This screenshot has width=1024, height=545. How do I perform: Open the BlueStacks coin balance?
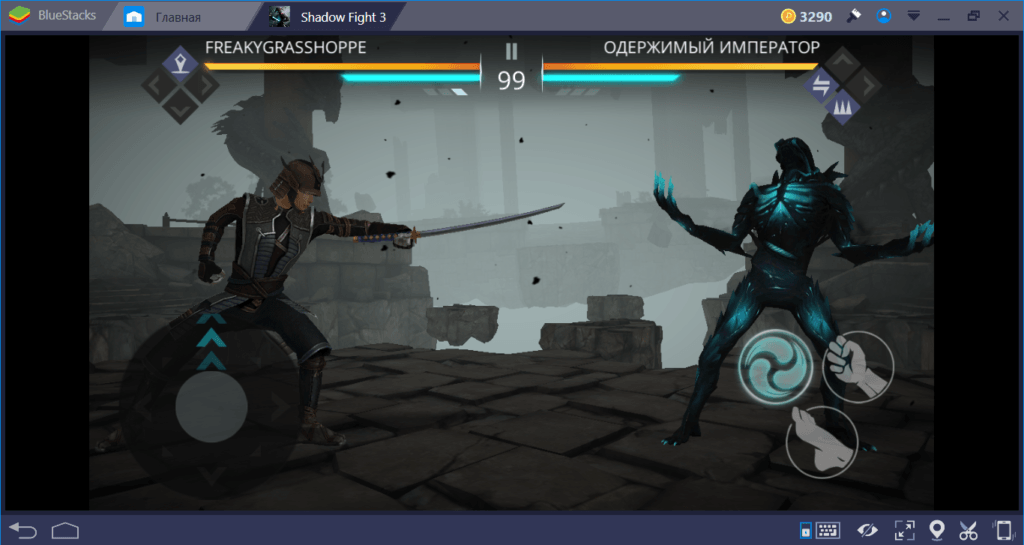807,17
